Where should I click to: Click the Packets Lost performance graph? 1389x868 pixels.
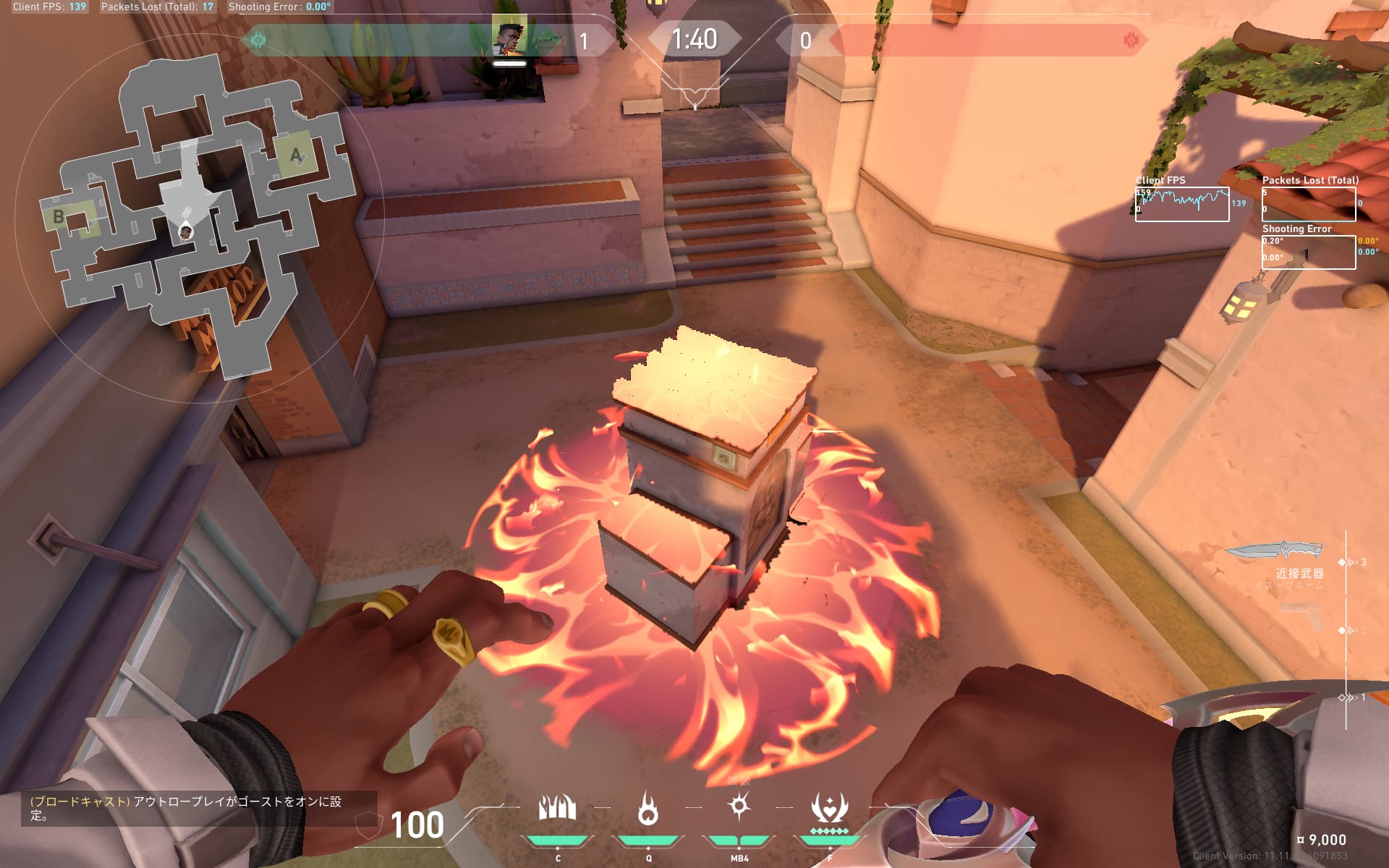click(x=1308, y=204)
